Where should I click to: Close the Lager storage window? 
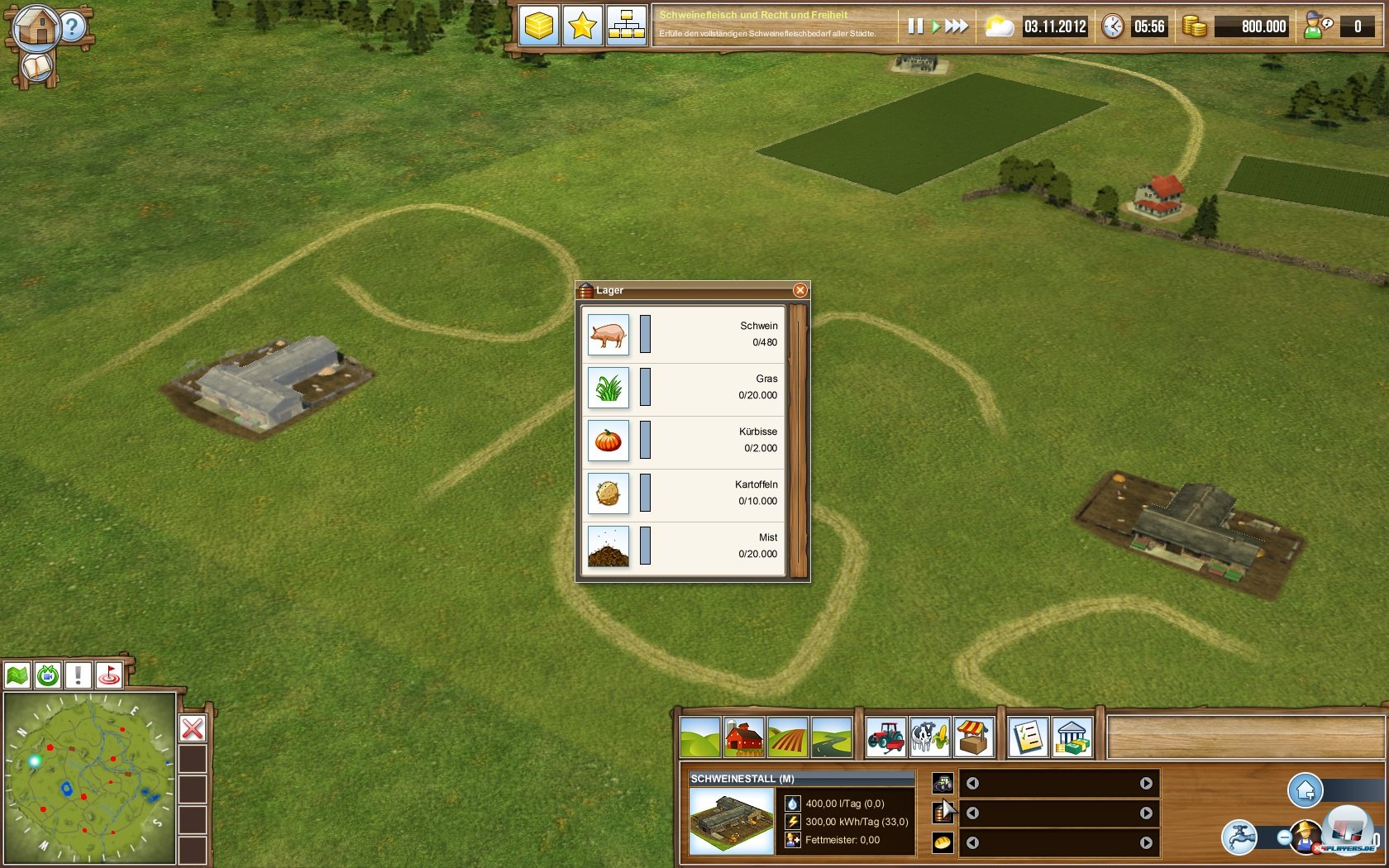800,290
